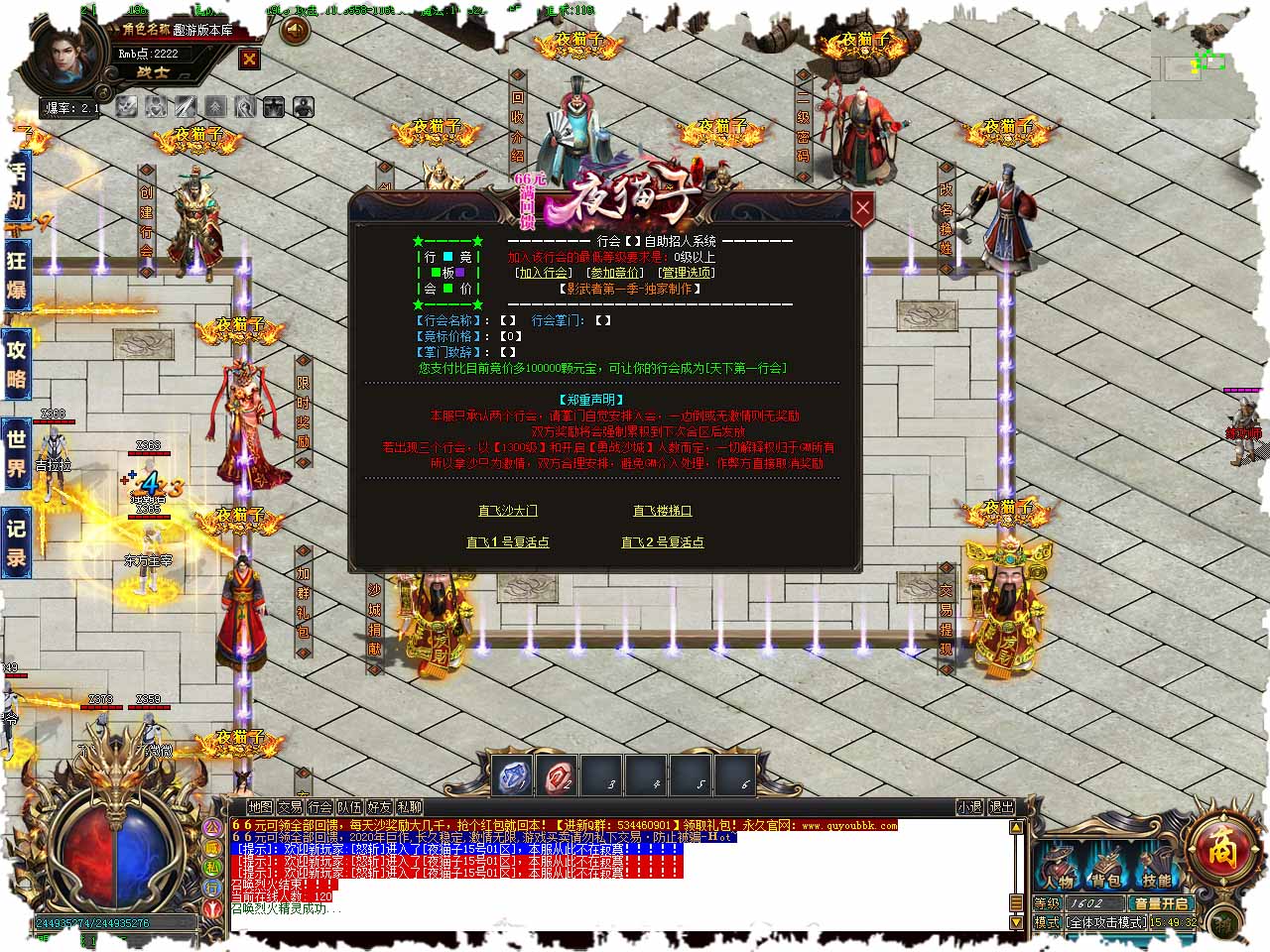Fly to 直飞2号复活点
This screenshot has height=952, width=1270.
click(x=663, y=542)
